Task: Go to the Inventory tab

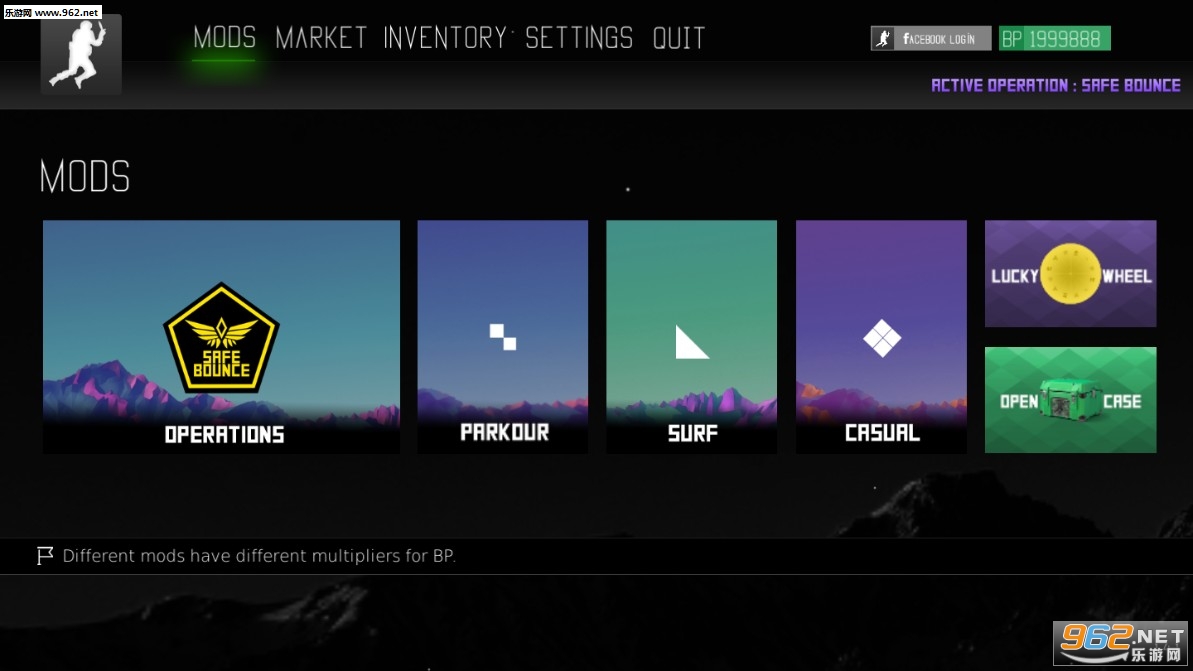Action: pos(445,39)
